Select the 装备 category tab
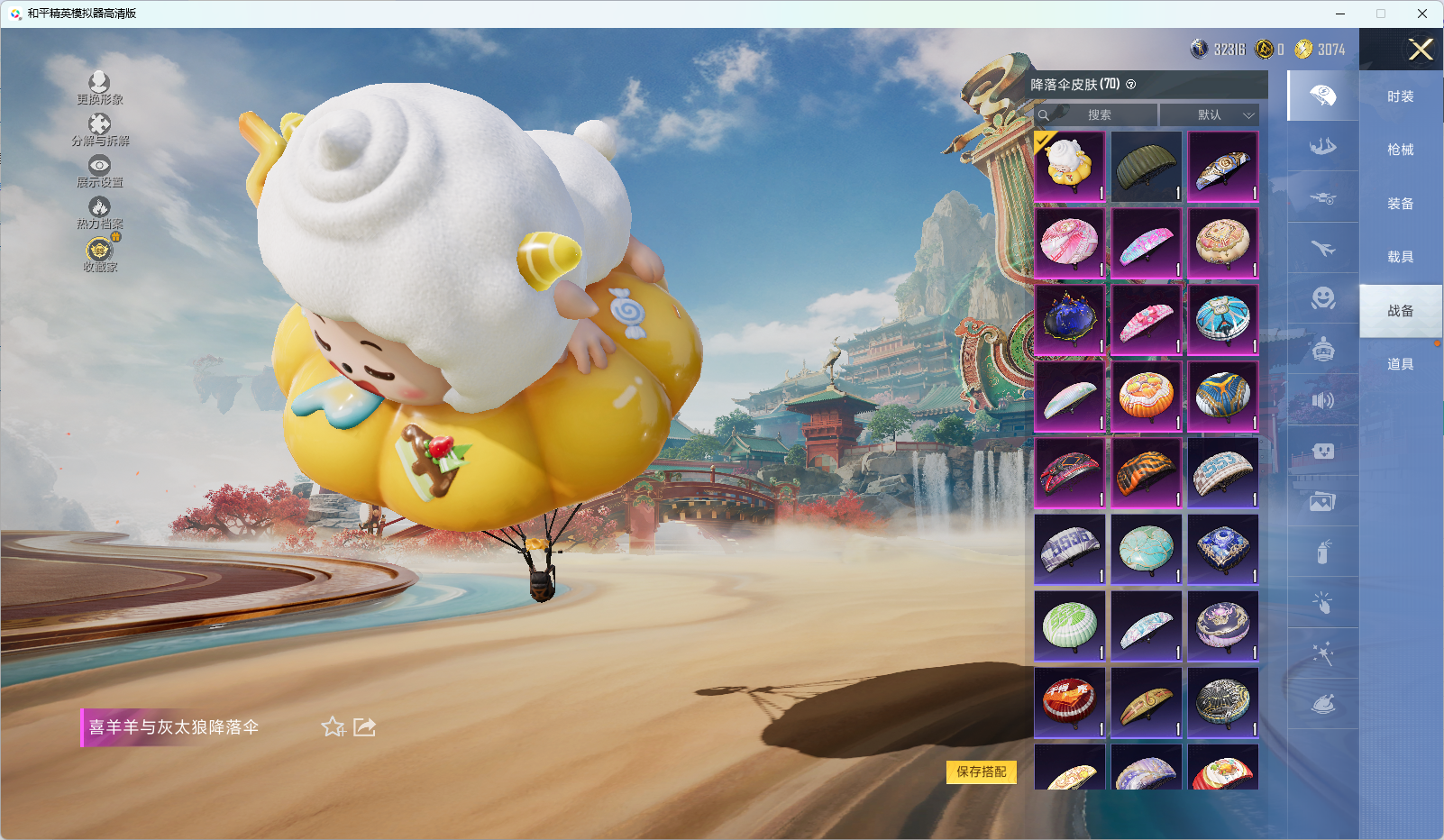The width and height of the screenshot is (1444, 840). 1400,204
